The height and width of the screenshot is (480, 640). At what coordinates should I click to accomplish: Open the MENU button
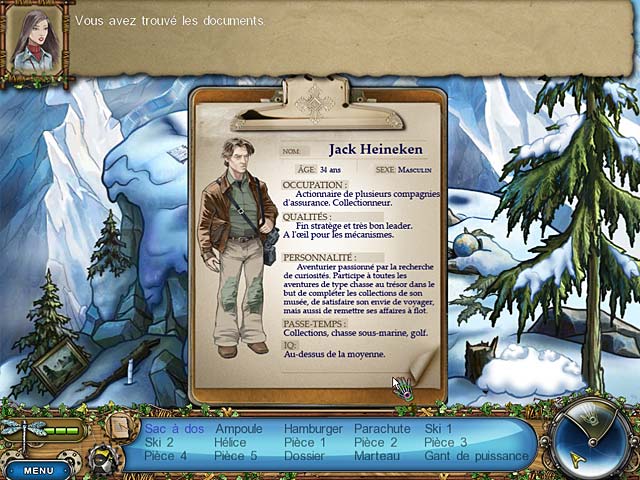pos(38,470)
